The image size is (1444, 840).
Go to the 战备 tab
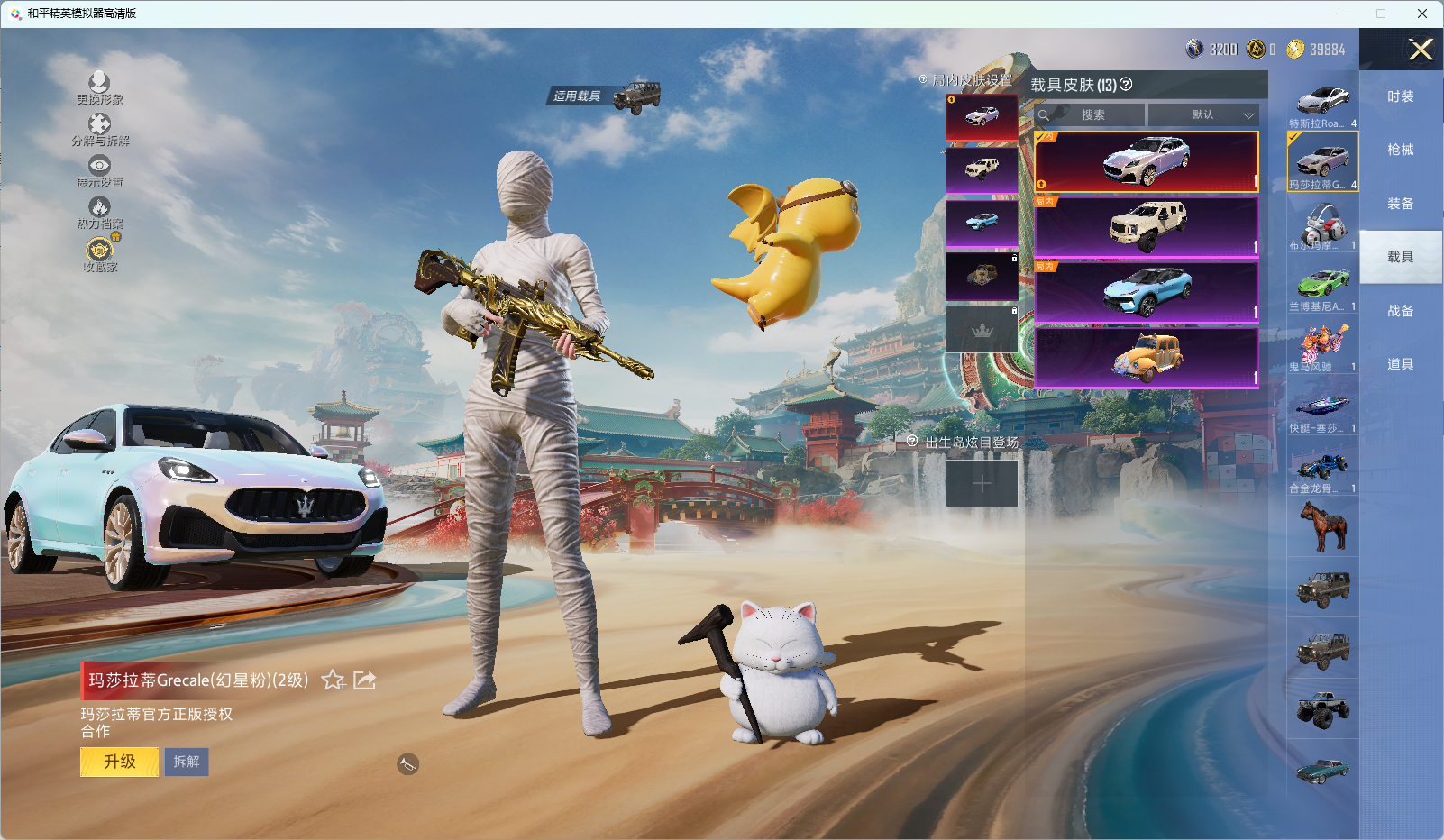tap(1400, 311)
